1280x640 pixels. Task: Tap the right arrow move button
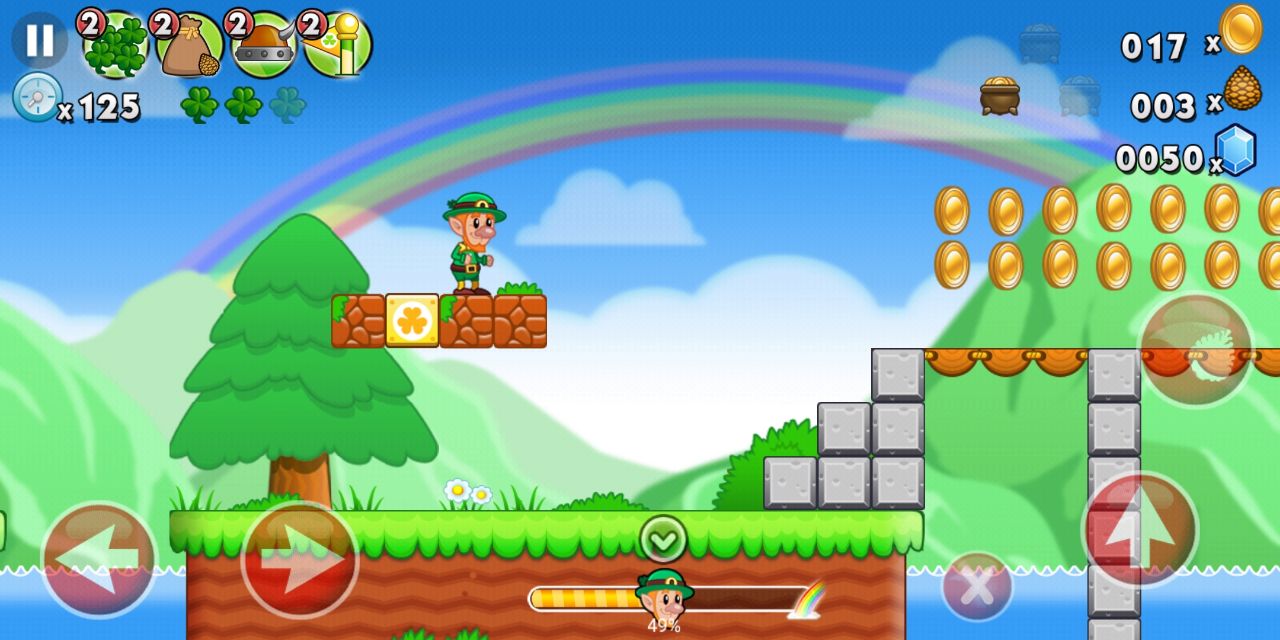(x=300, y=559)
